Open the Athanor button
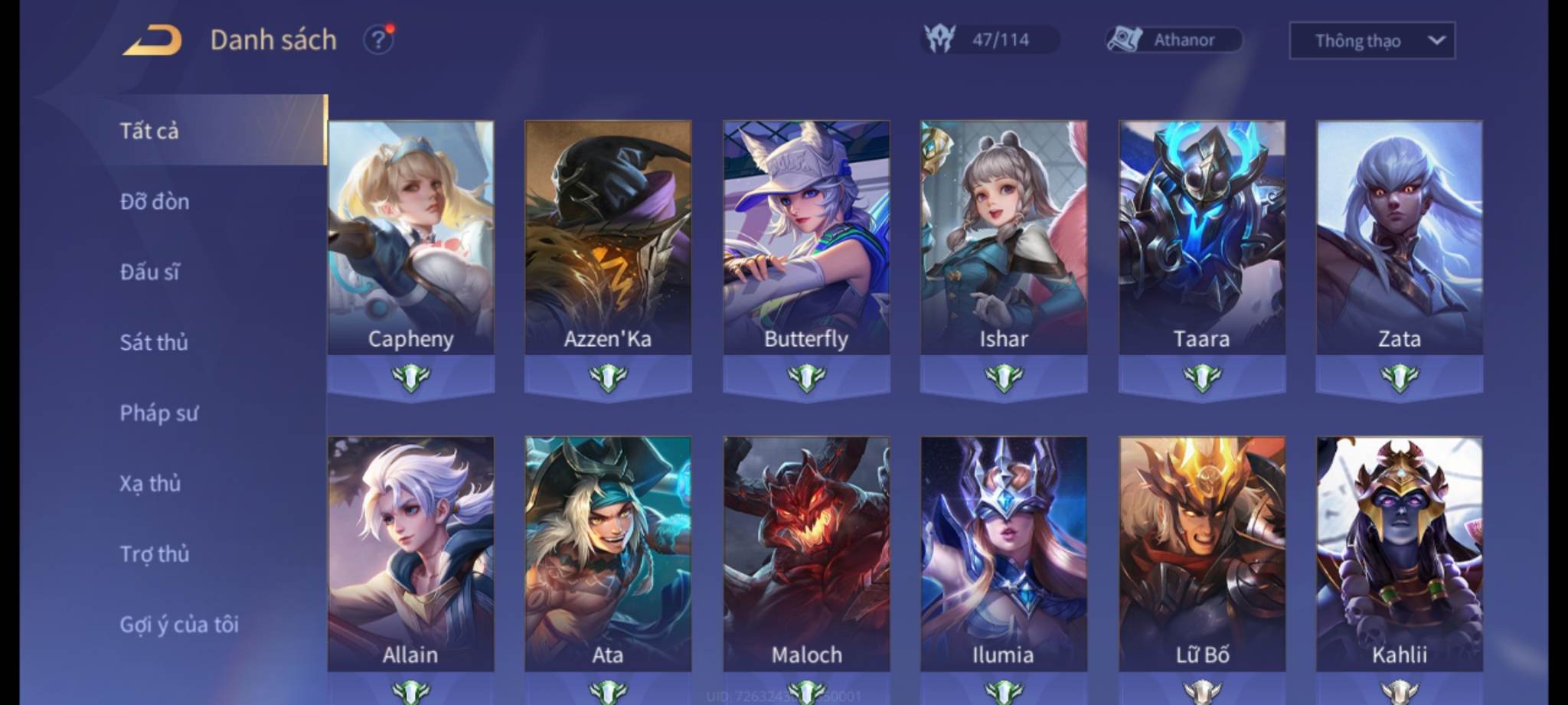The image size is (1568, 705). pyautogui.click(x=1174, y=40)
